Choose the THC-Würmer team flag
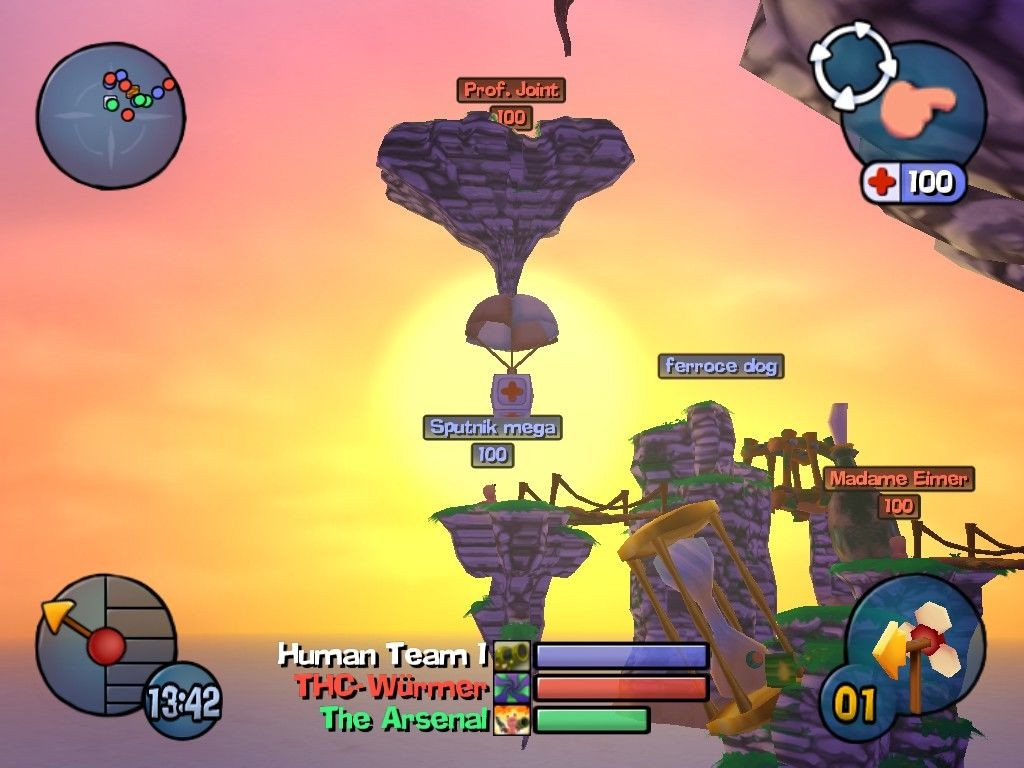Viewport: 1024px width, 768px height. (511, 688)
